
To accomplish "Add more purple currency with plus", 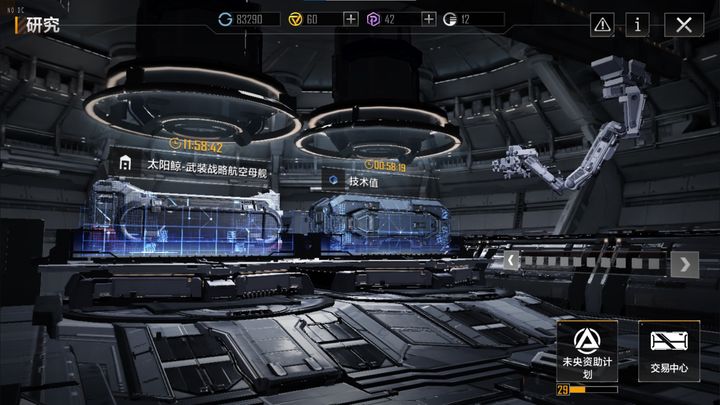I will (x=429, y=19).
